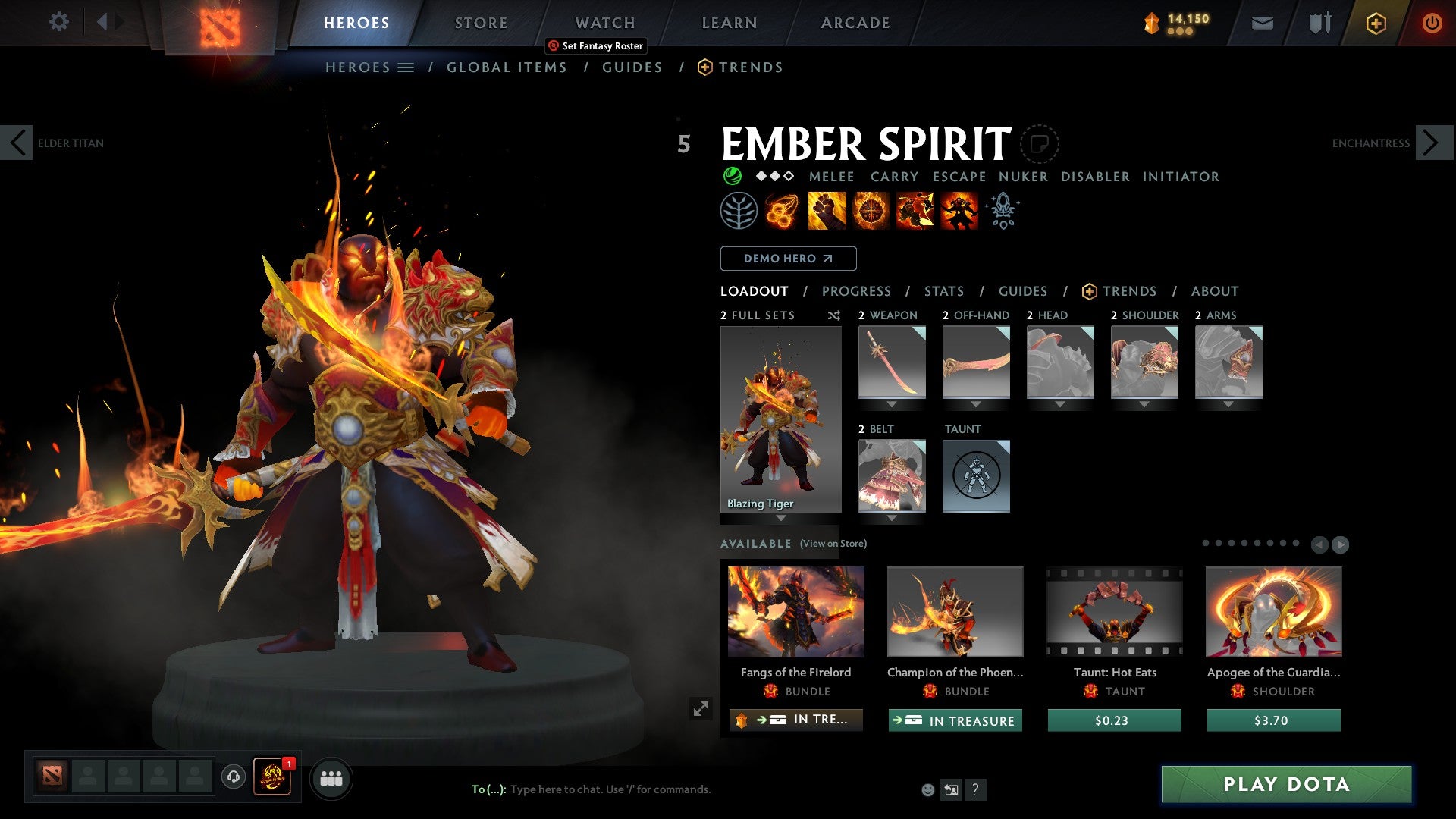Open the friends list icon bottom right
This screenshot has height=819, width=1456.
pos(331,778)
